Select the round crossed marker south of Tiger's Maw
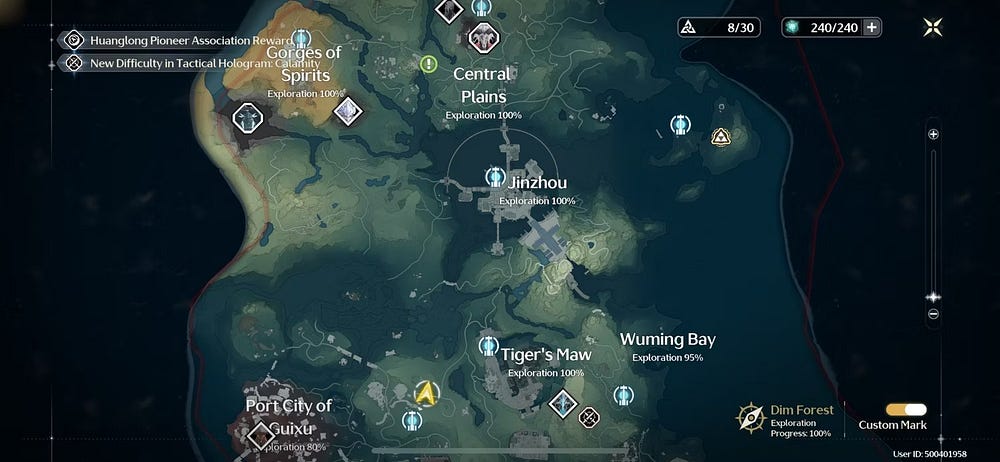Screen dimensions: 1000x462 pos(590,415)
